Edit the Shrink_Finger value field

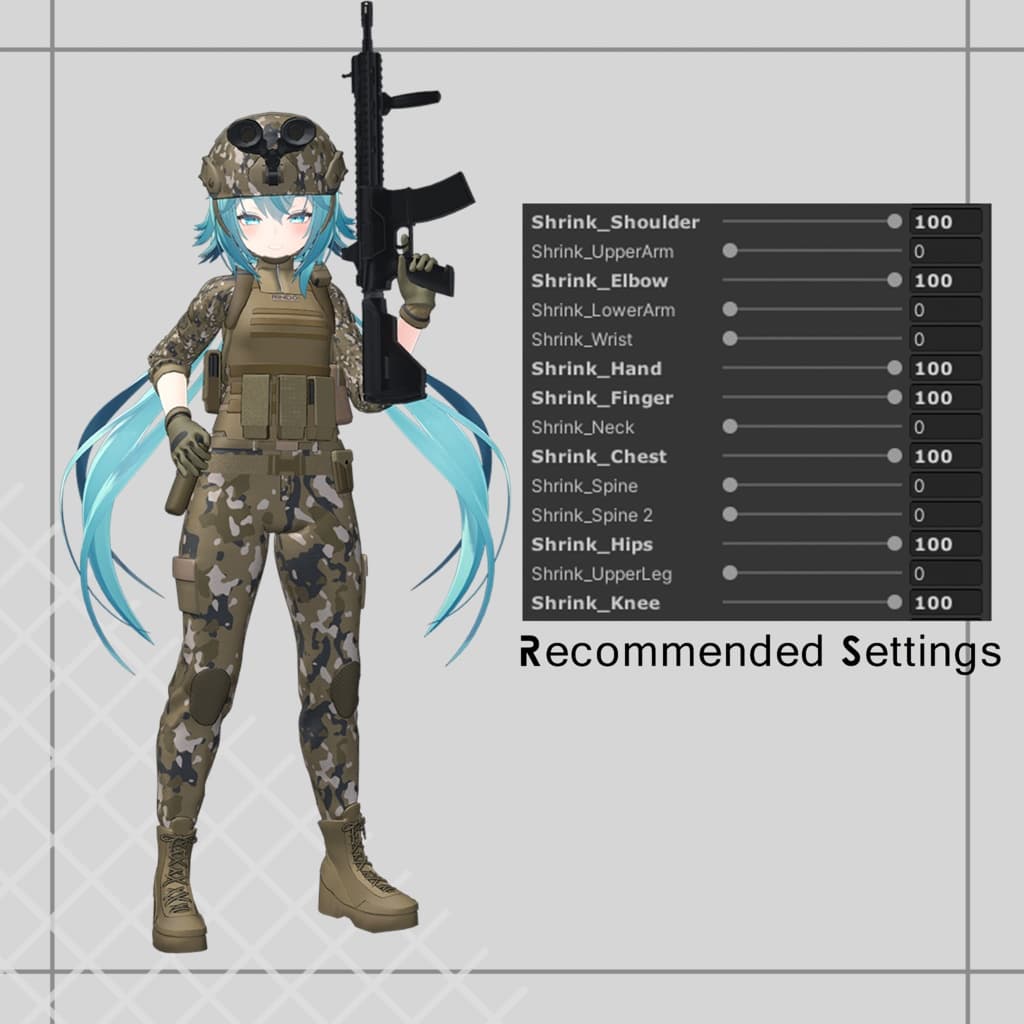(x=945, y=398)
